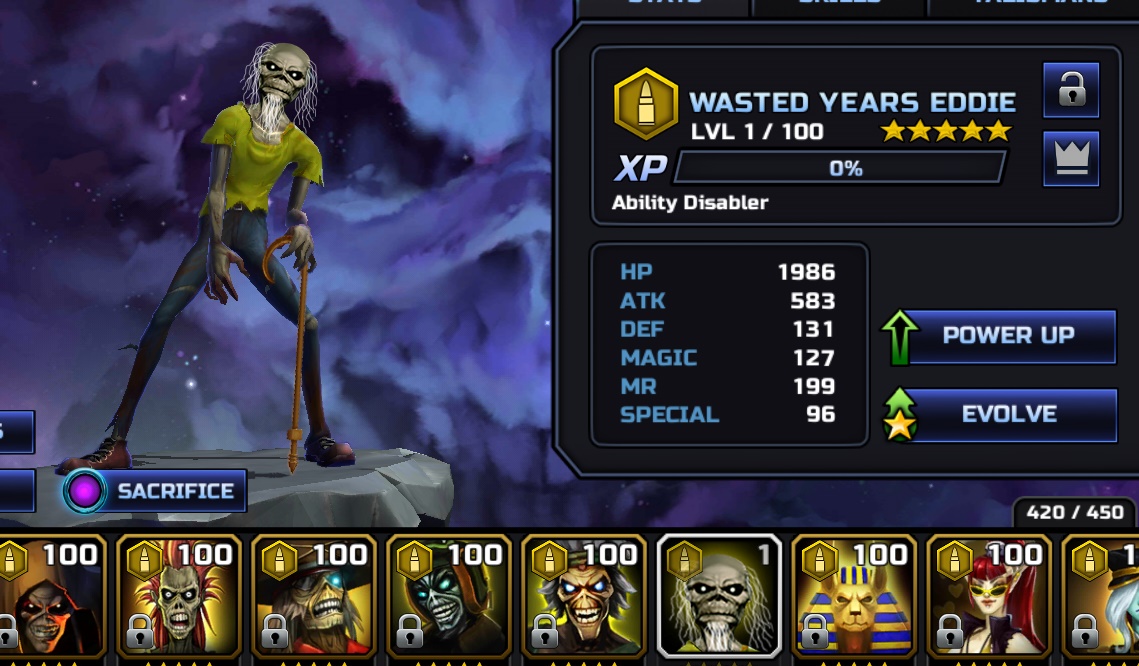Click the crown icon button
1139x666 pixels.
[1071, 159]
